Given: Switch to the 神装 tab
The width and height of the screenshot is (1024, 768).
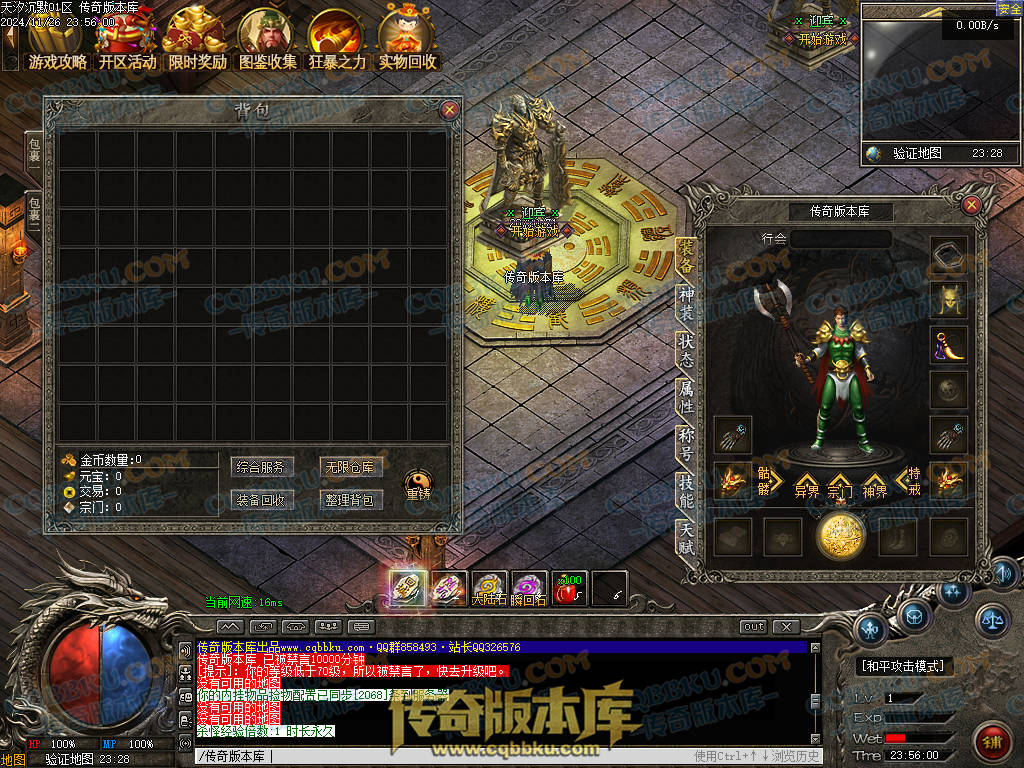Looking at the screenshot, I should [686, 305].
